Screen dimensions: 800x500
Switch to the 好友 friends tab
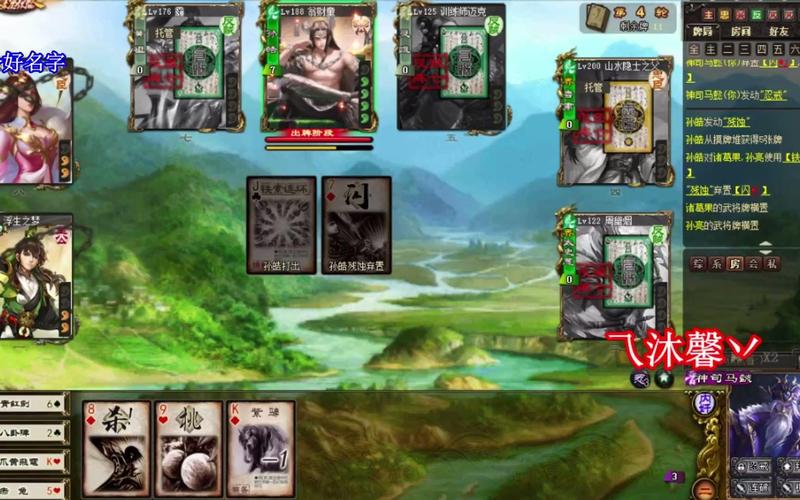[x=778, y=31]
